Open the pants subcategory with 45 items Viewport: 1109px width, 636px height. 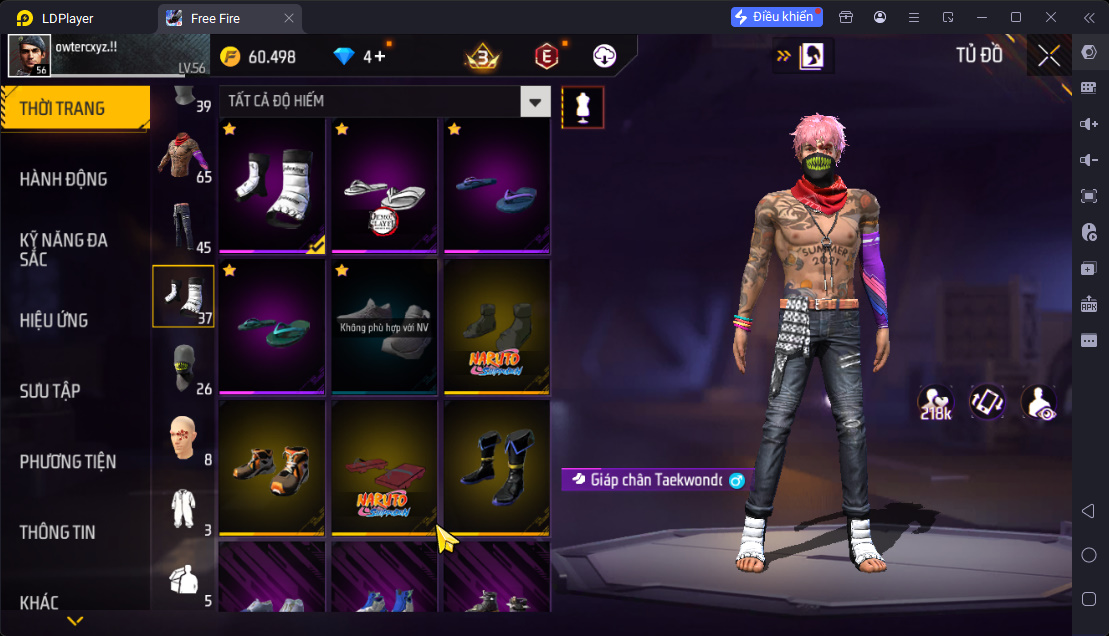pyautogui.click(x=183, y=226)
